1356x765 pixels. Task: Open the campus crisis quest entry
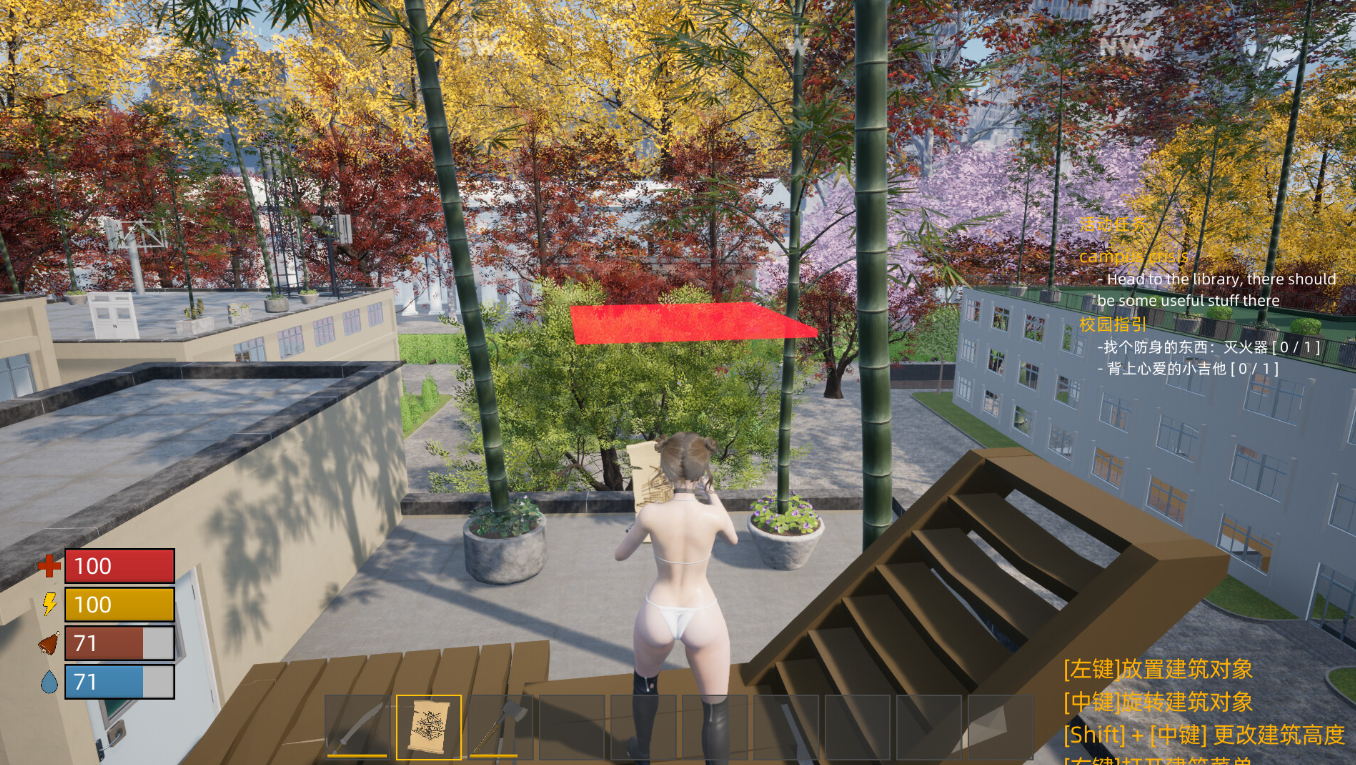click(1133, 257)
